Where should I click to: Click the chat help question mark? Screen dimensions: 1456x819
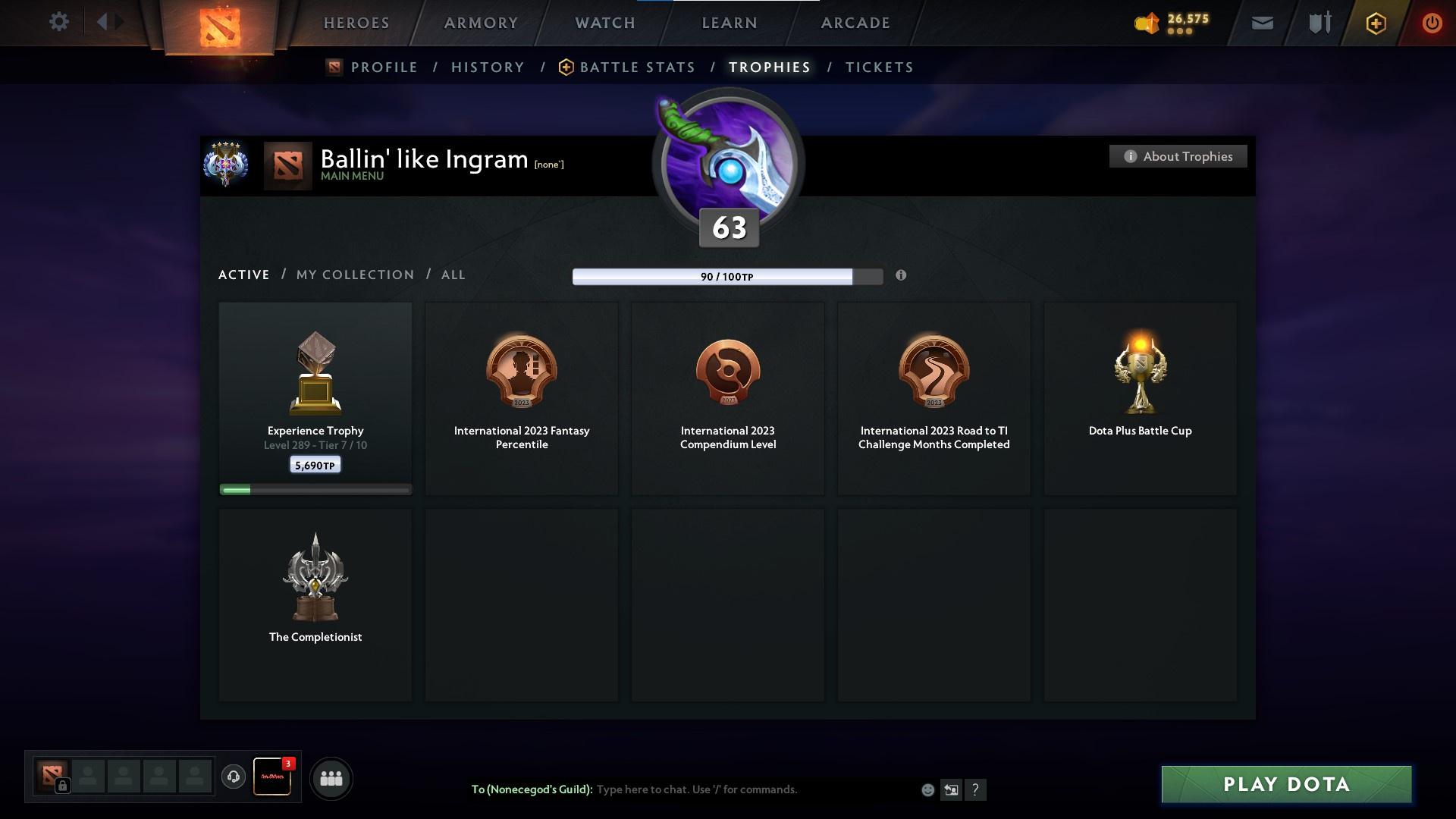point(976,789)
